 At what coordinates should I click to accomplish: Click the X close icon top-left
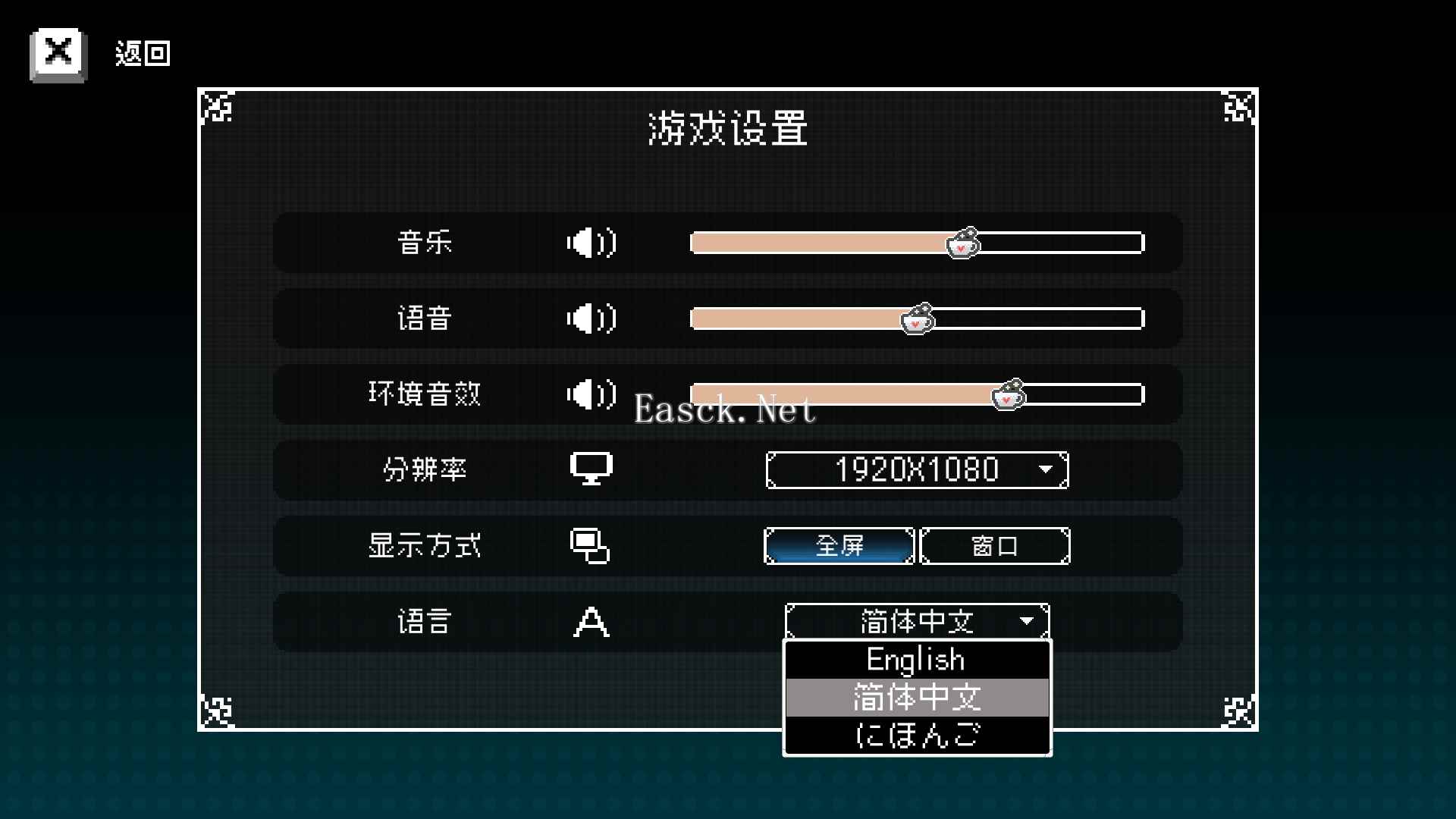[x=58, y=52]
